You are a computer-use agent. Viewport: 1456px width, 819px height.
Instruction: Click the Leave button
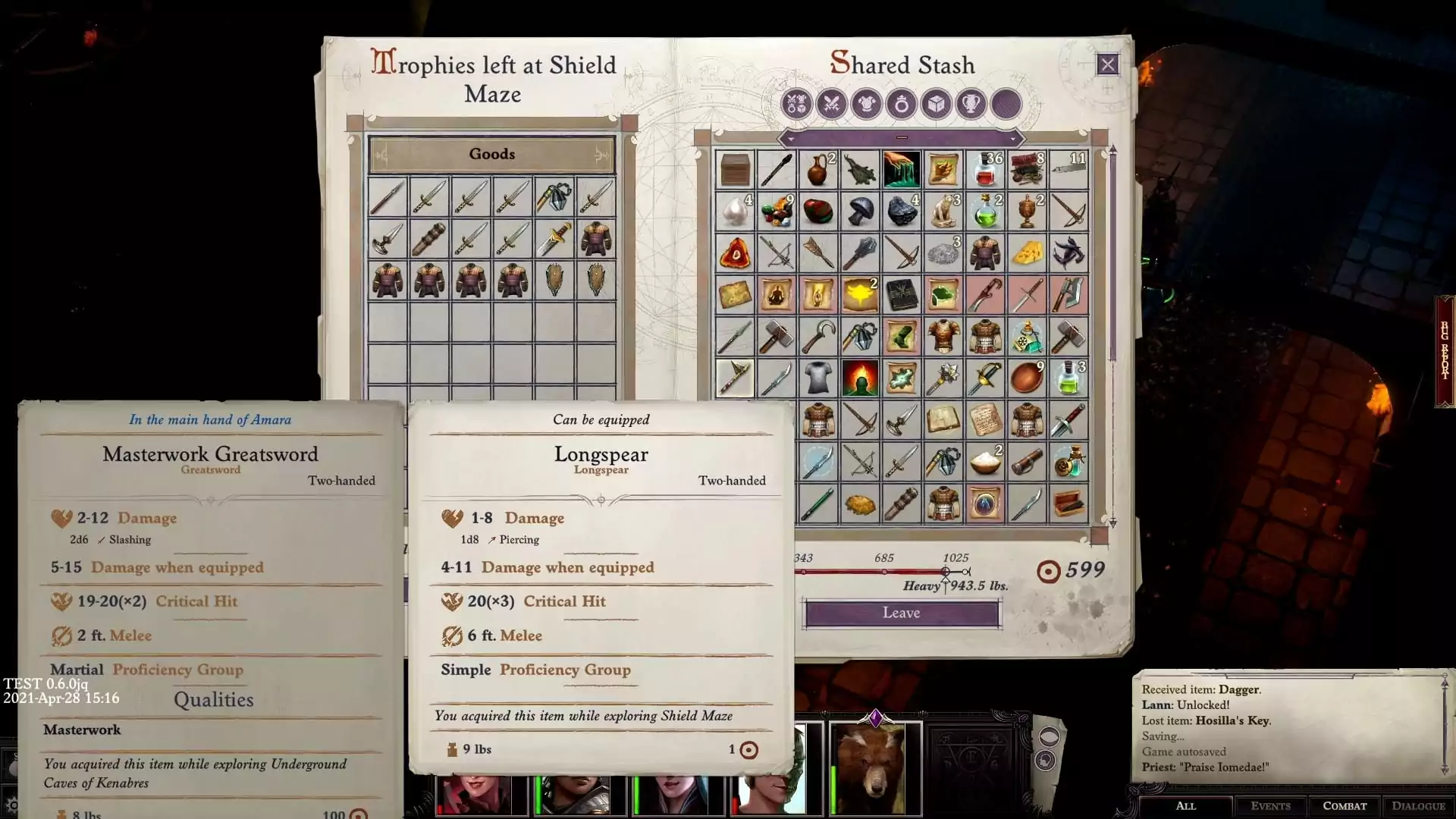(901, 613)
